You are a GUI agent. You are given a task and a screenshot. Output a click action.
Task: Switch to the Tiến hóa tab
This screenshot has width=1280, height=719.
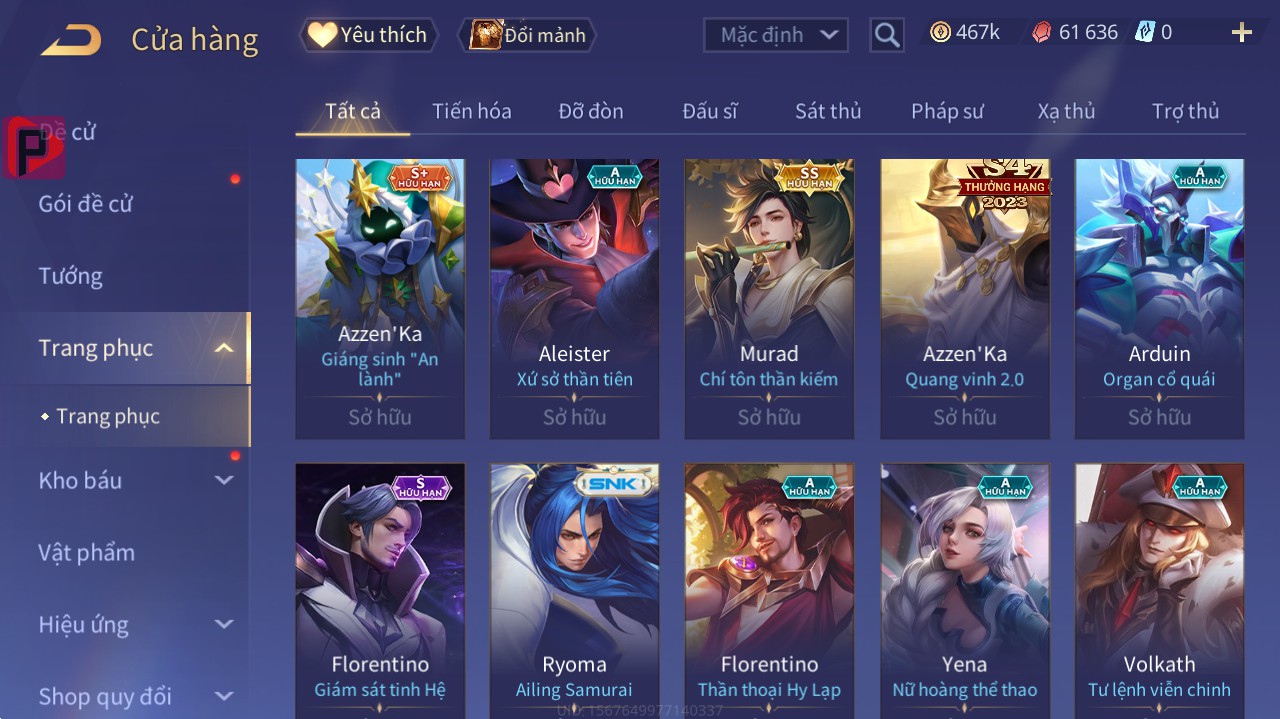(x=471, y=111)
